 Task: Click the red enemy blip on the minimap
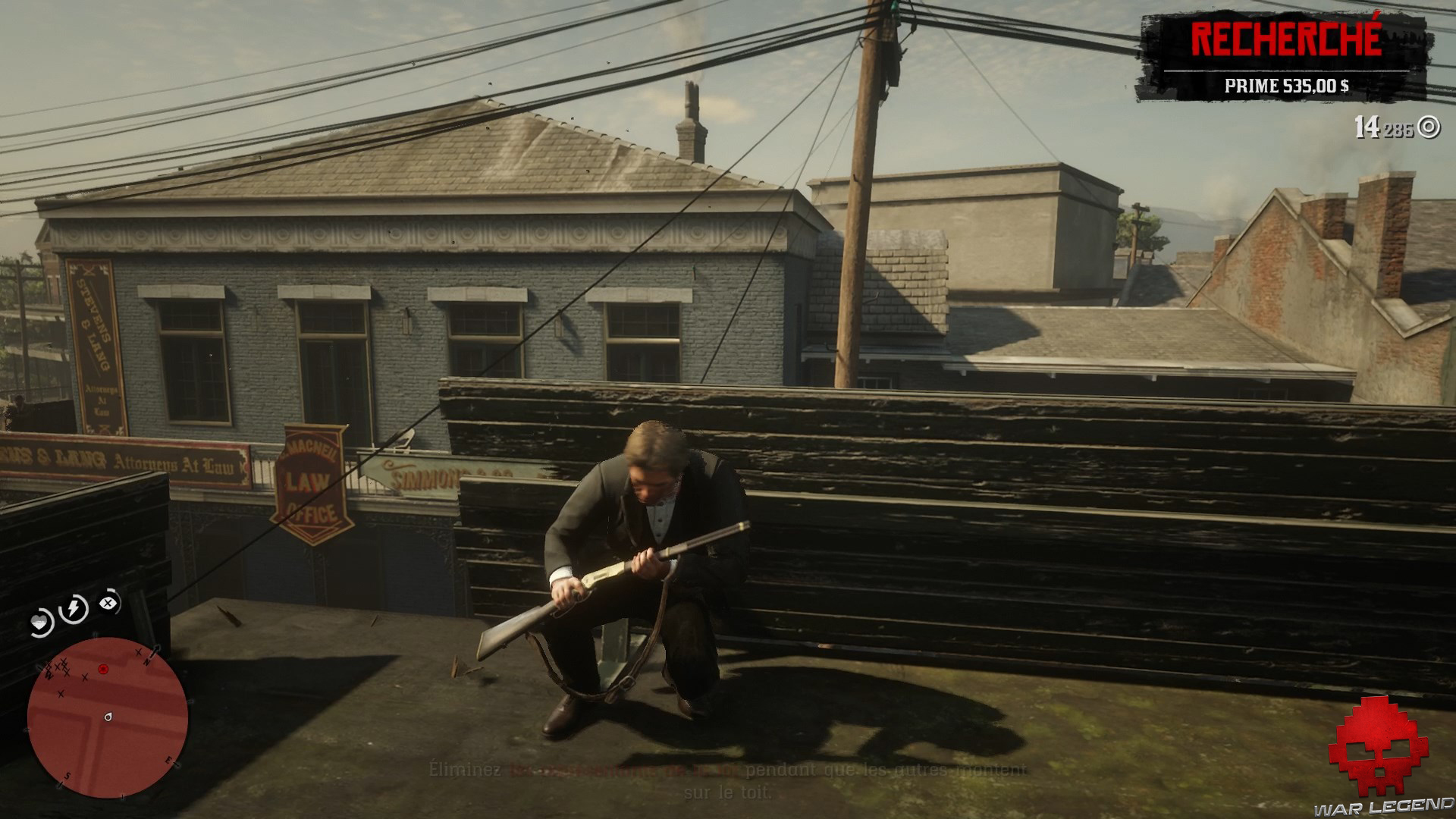pos(103,670)
